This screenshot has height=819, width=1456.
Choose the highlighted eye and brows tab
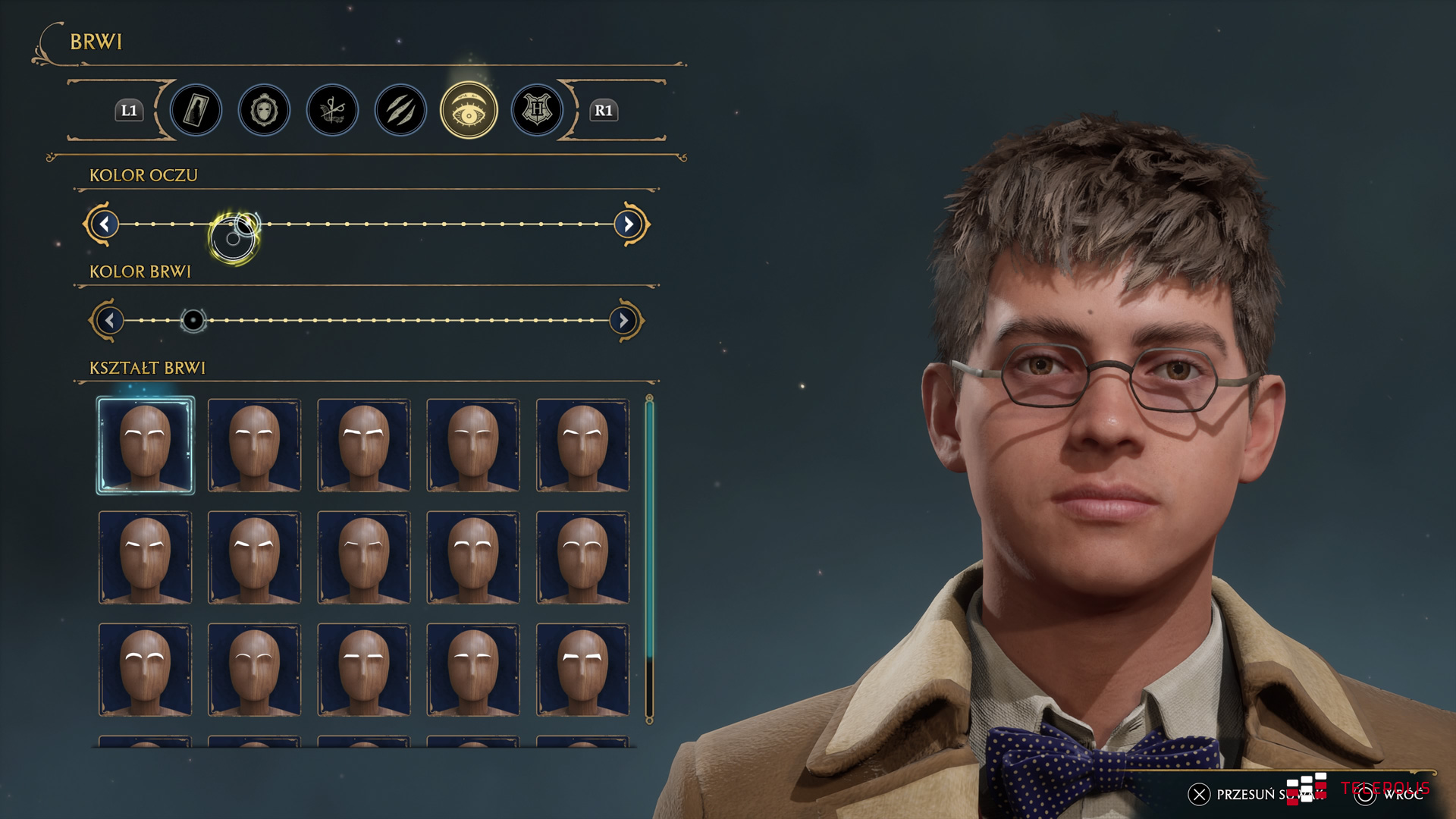[469, 111]
